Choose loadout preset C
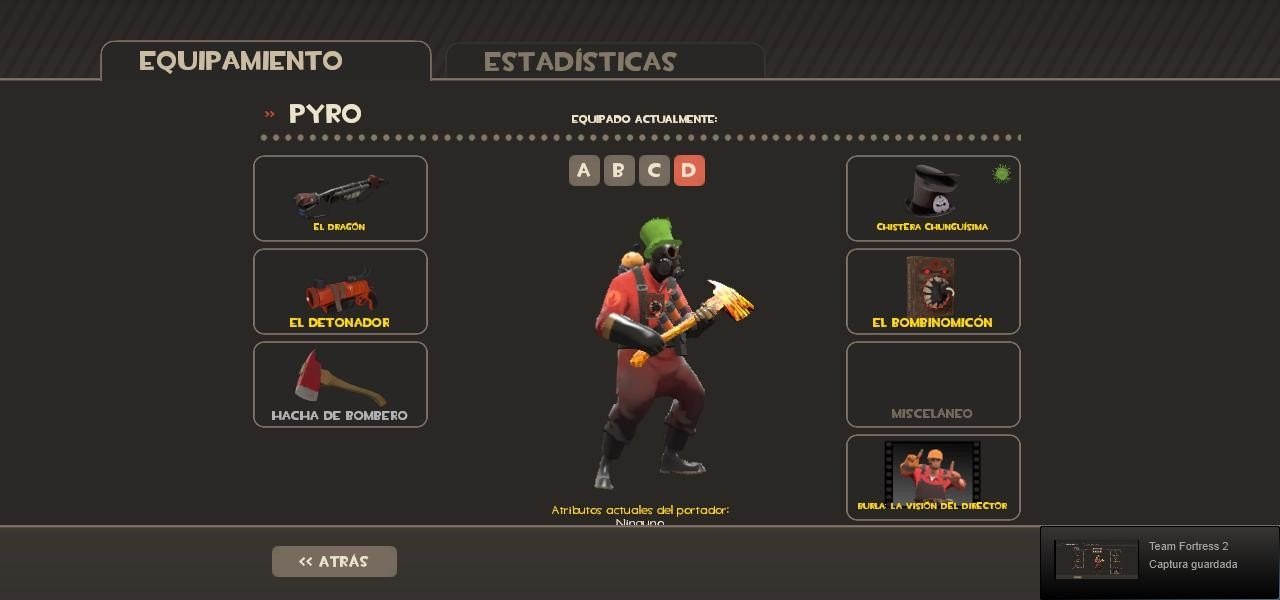The height and width of the screenshot is (600, 1280). point(654,171)
